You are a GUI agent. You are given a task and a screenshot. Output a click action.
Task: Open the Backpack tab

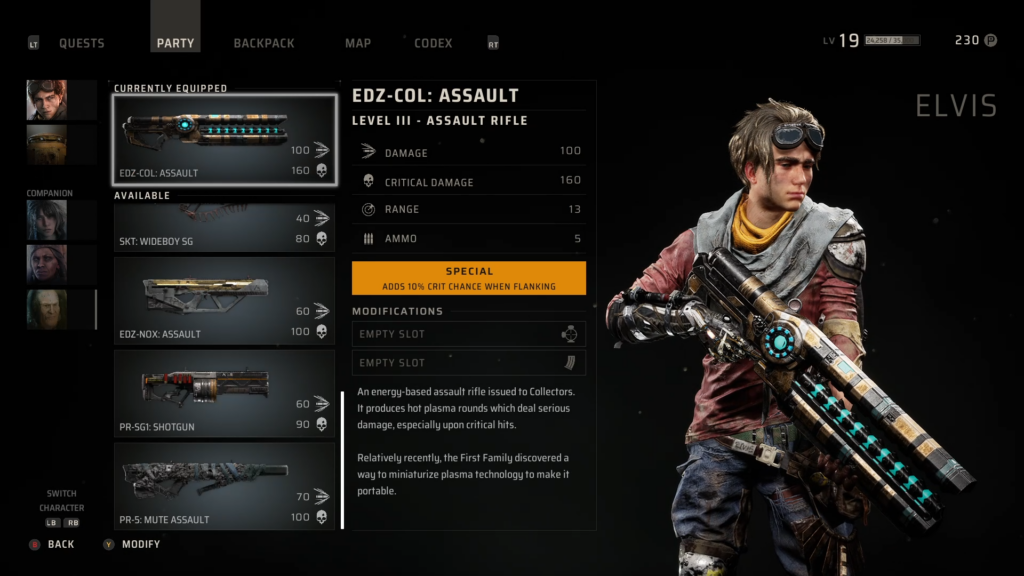(x=264, y=43)
